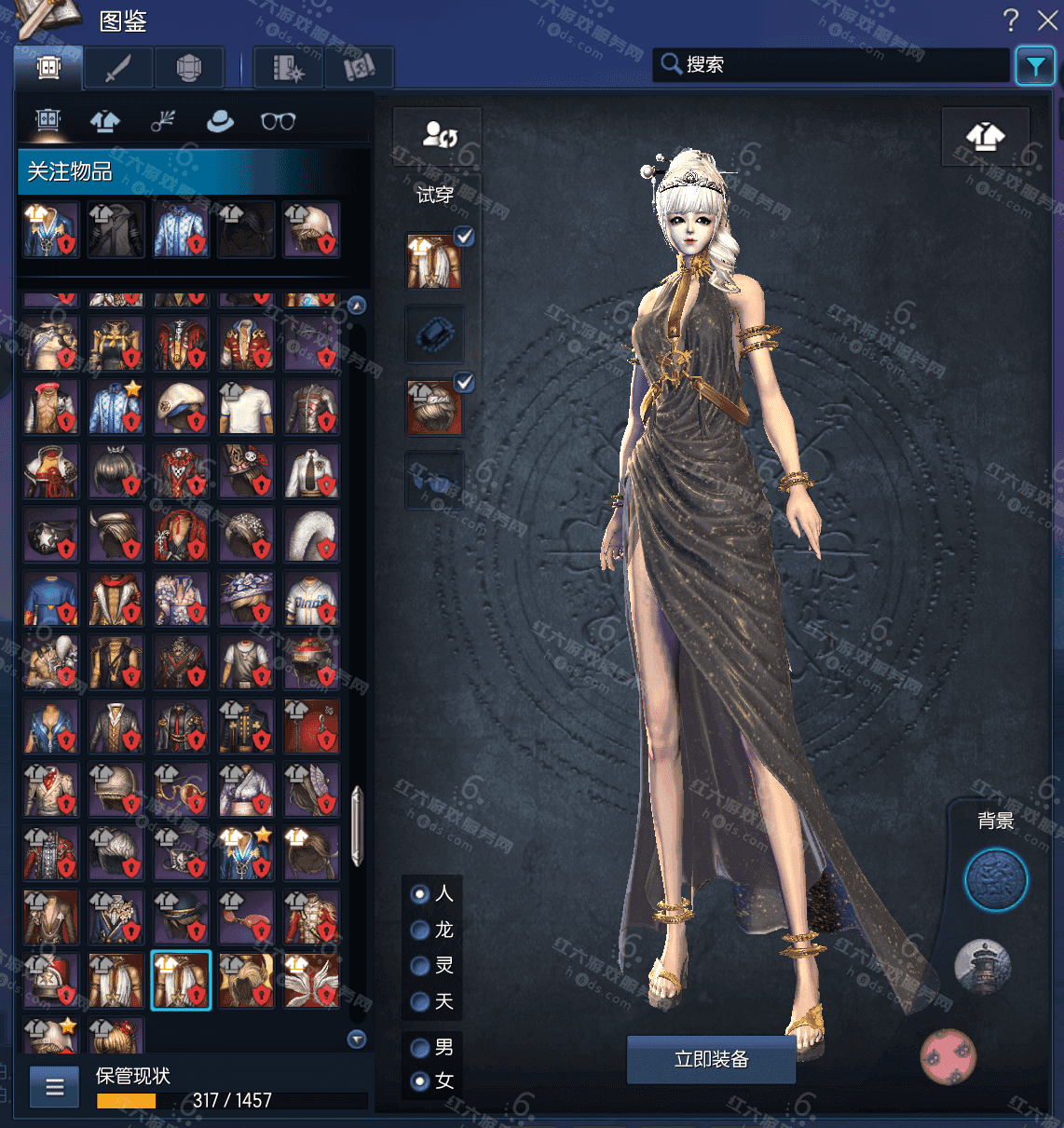Choose the 天 race option
Image resolution: width=1064 pixels, height=1128 pixels.
tap(420, 1001)
